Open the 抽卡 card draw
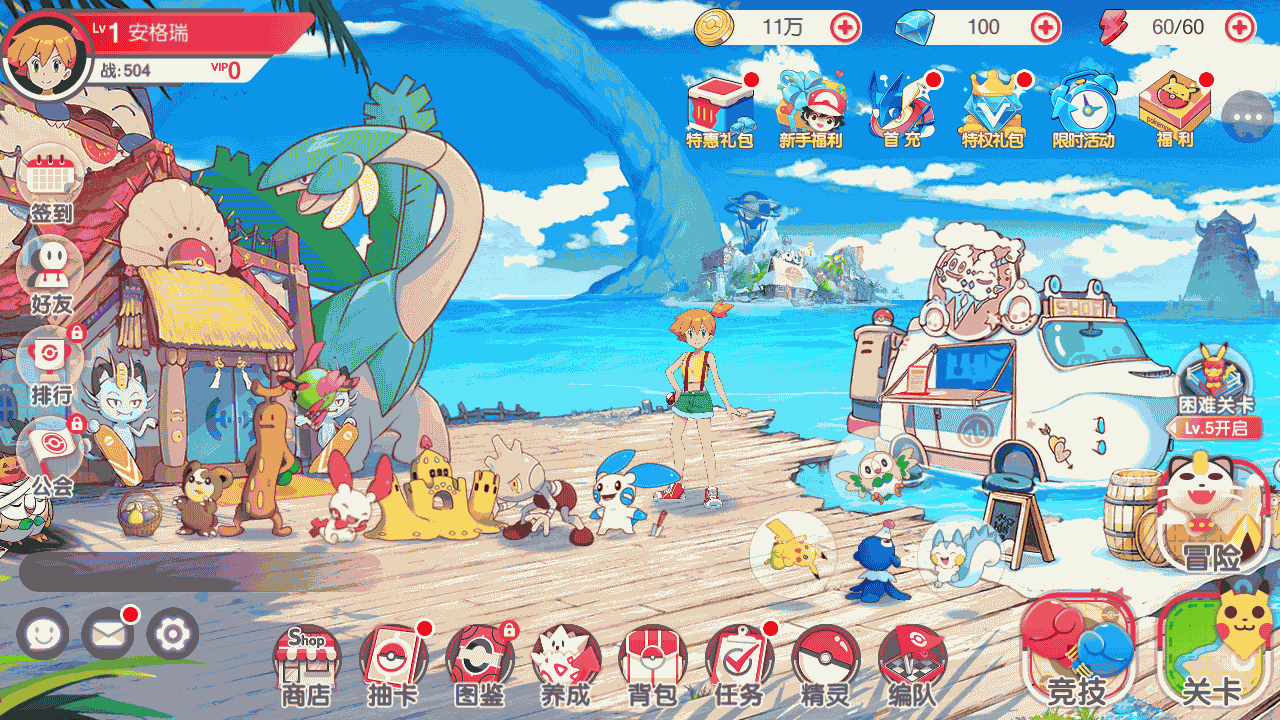 pos(393,662)
